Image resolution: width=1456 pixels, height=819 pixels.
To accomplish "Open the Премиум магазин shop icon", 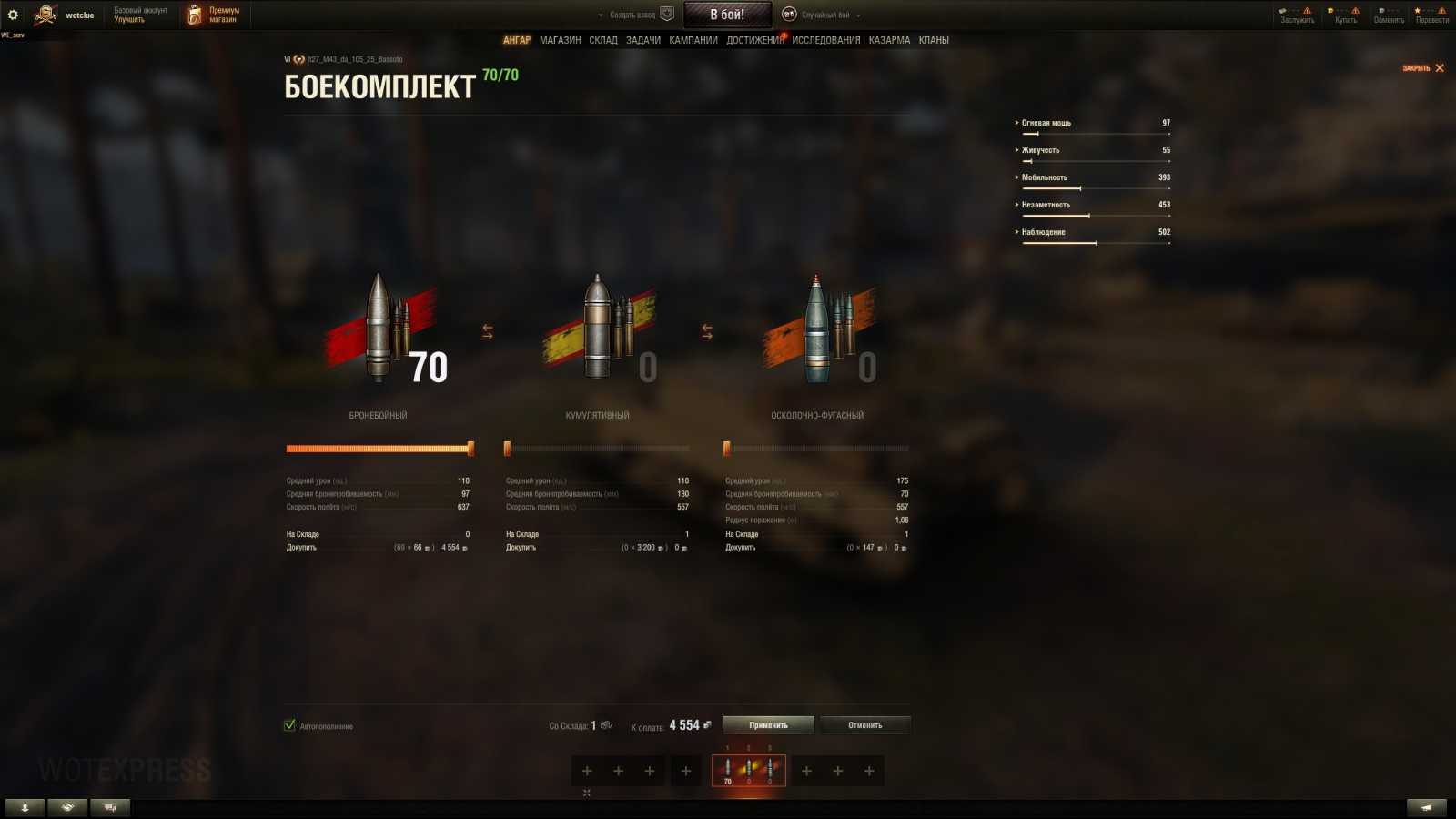I will pyautogui.click(x=191, y=15).
